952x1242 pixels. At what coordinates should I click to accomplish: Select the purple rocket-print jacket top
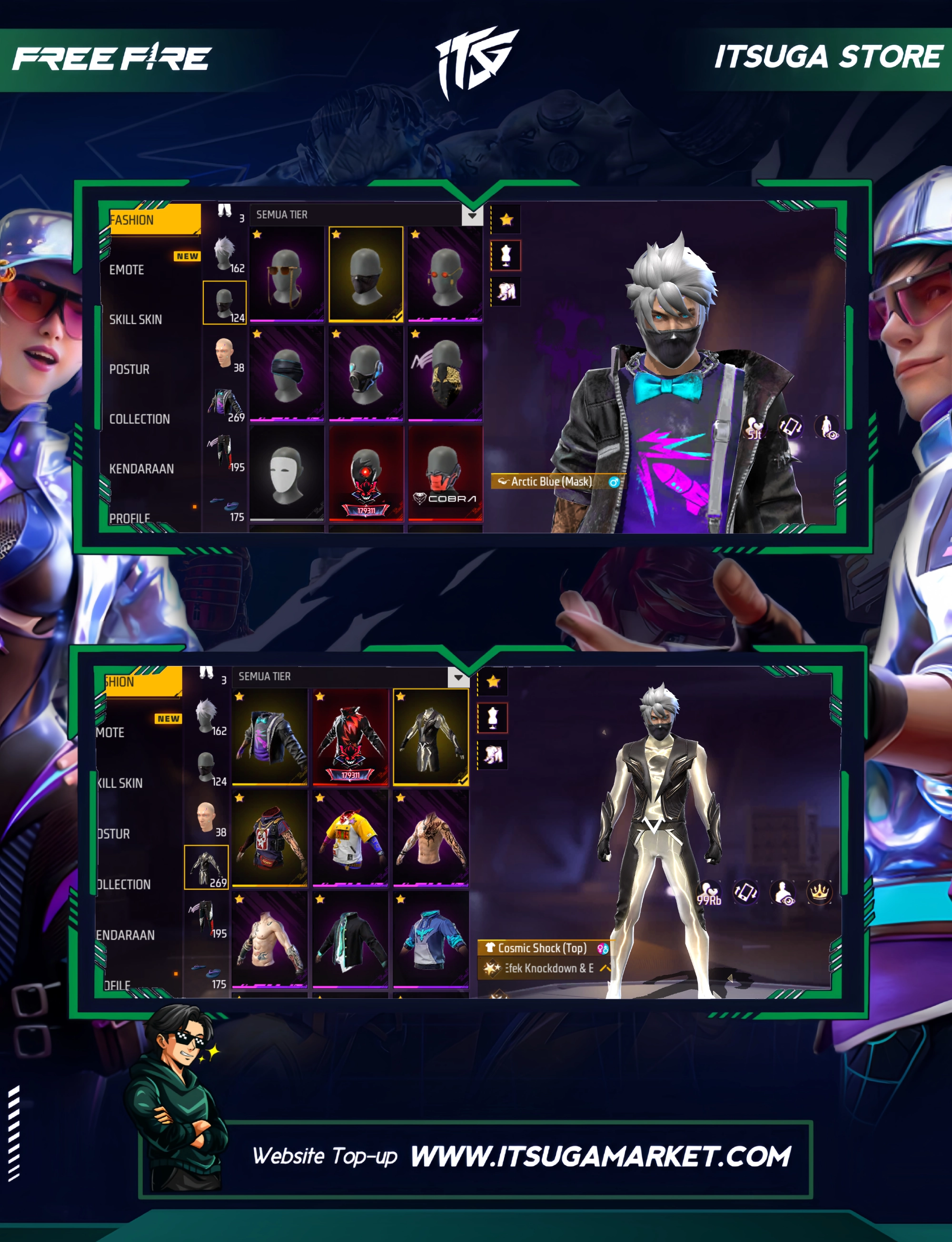270,736
